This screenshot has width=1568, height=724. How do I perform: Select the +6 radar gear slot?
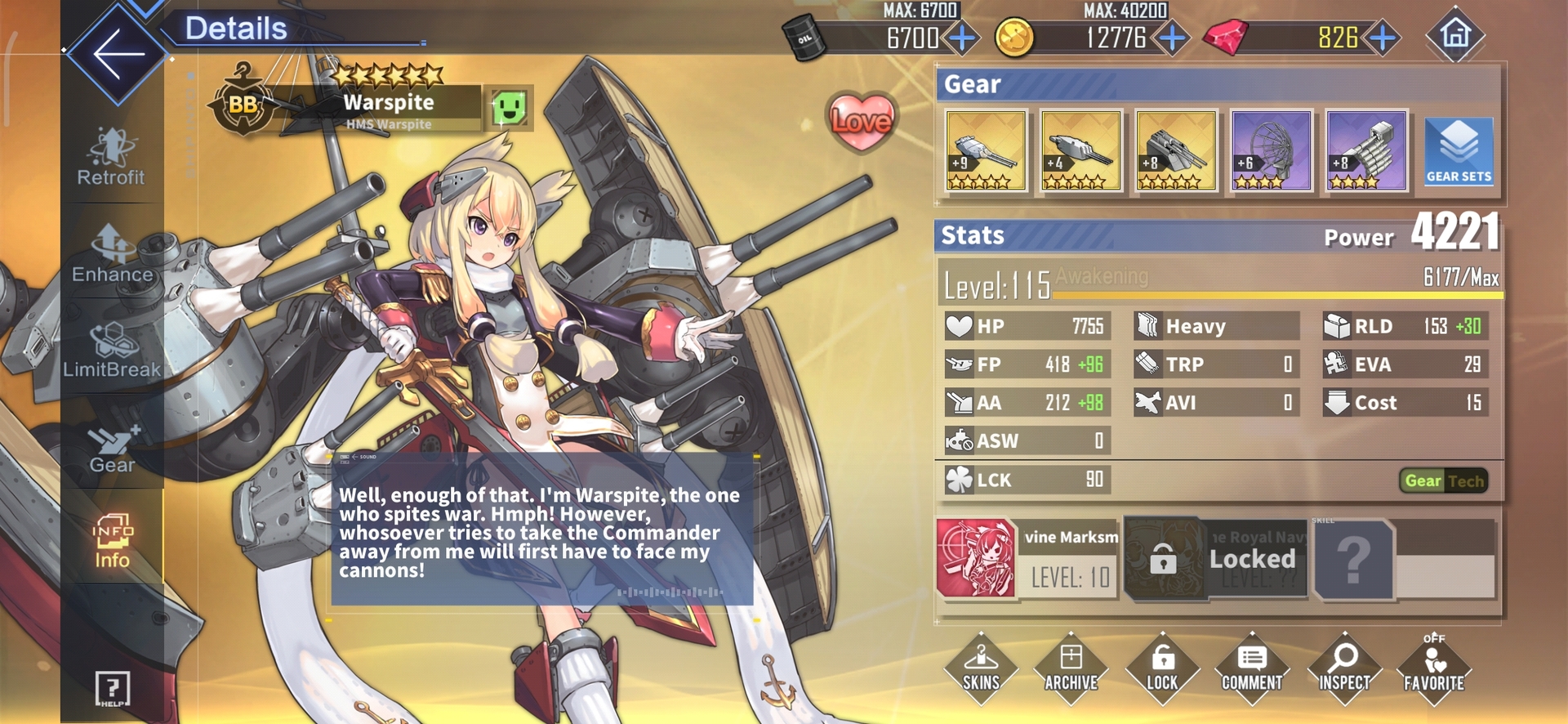pyautogui.click(x=1271, y=151)
